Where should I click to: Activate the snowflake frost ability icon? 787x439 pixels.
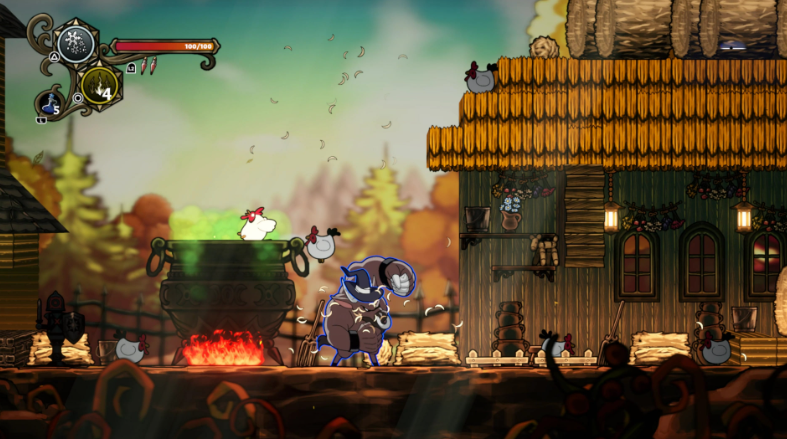pos(75,42)
